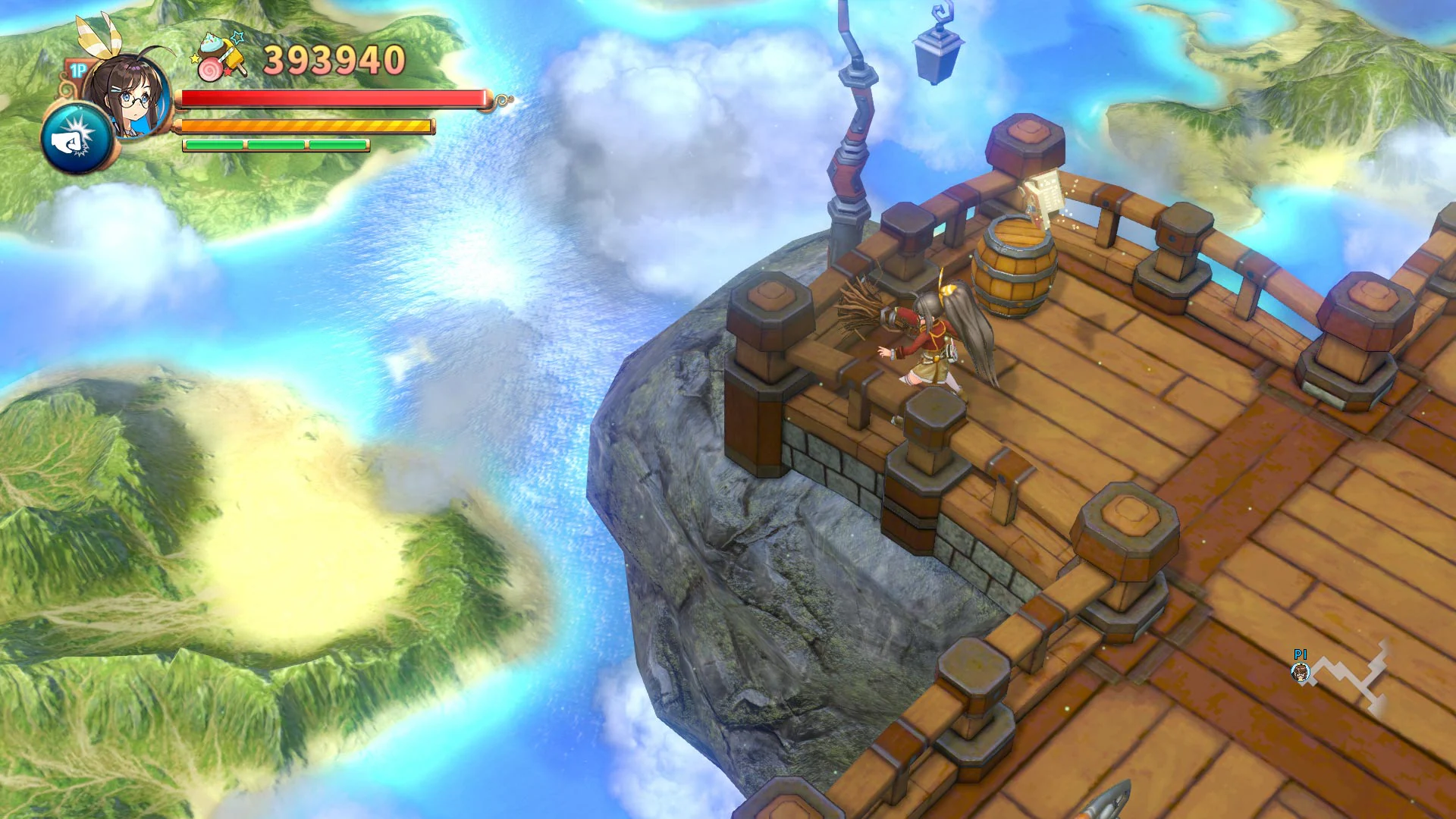Select the popsicle icon beside the score
Screen dimensions: 1456x819
point(235,57)
